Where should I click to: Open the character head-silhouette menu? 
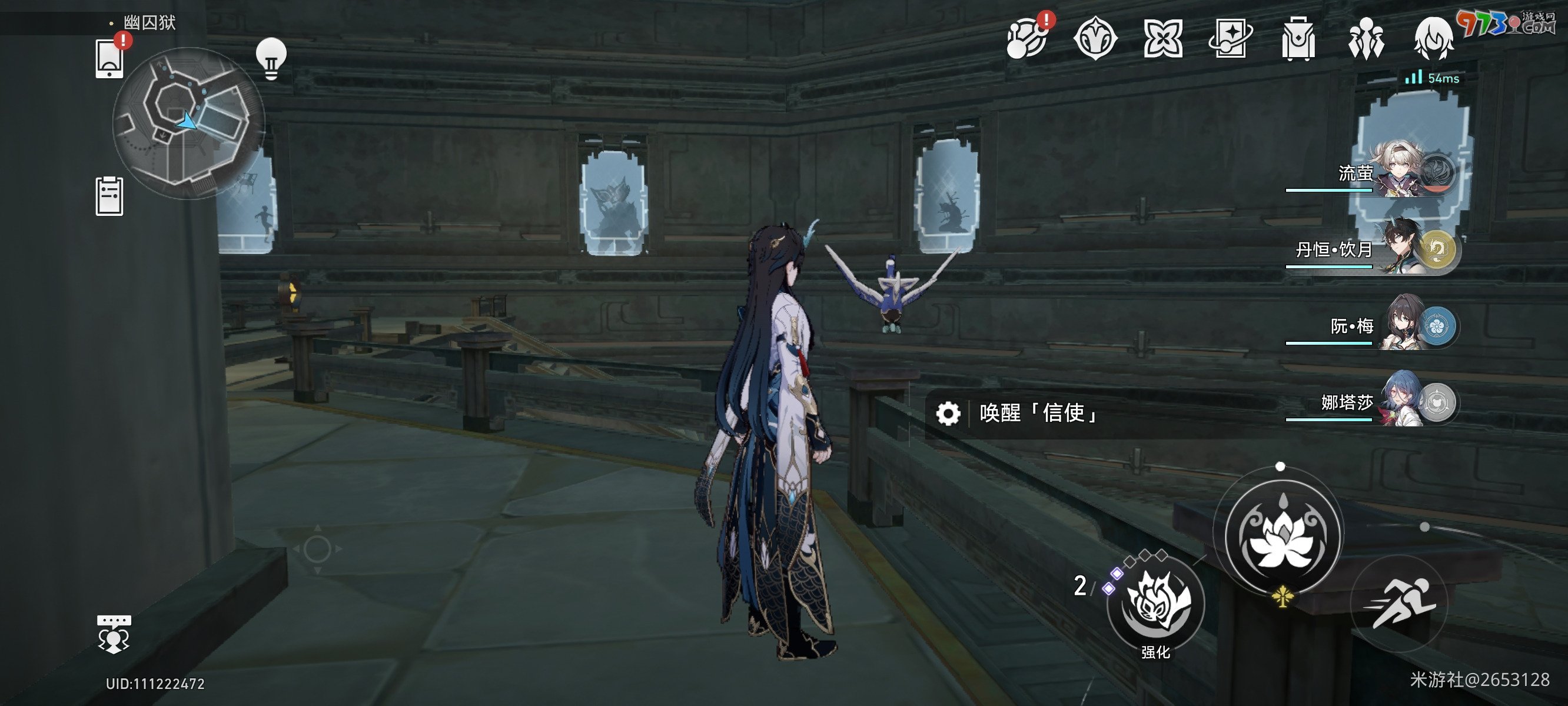1433,39
